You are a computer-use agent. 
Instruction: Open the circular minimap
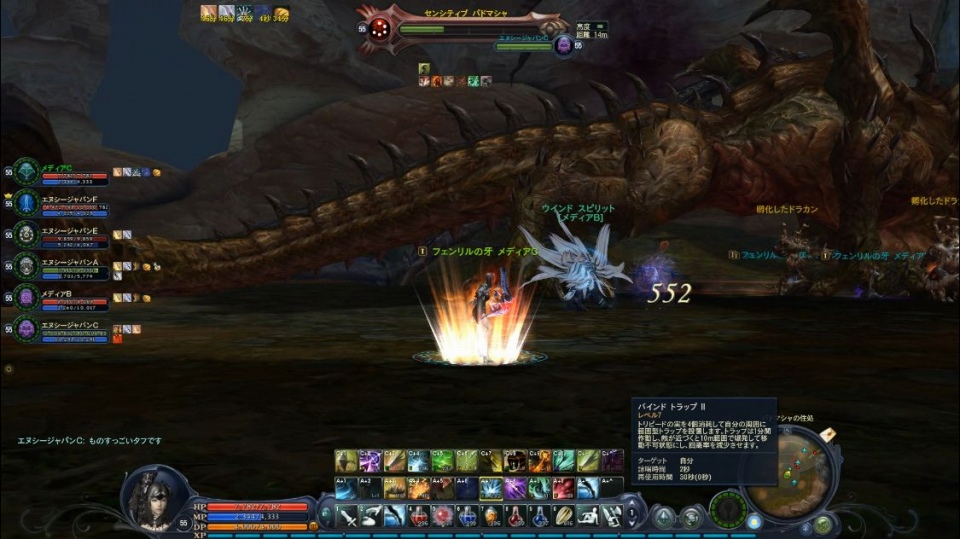point(790,470)
